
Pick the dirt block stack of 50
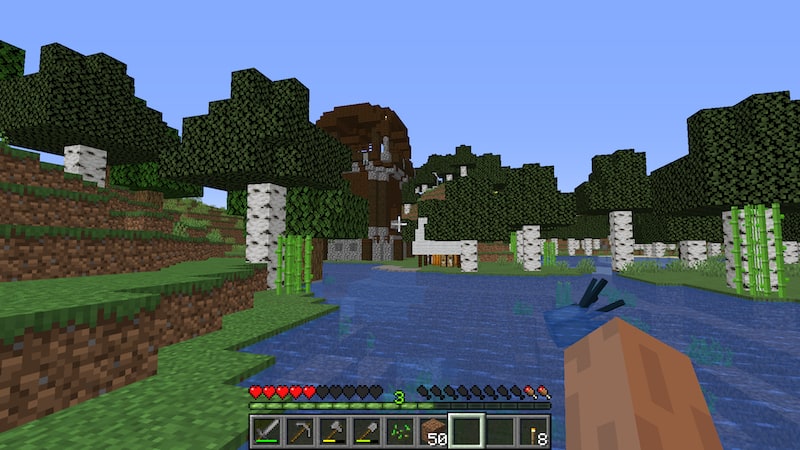click(x=433, y=431)
